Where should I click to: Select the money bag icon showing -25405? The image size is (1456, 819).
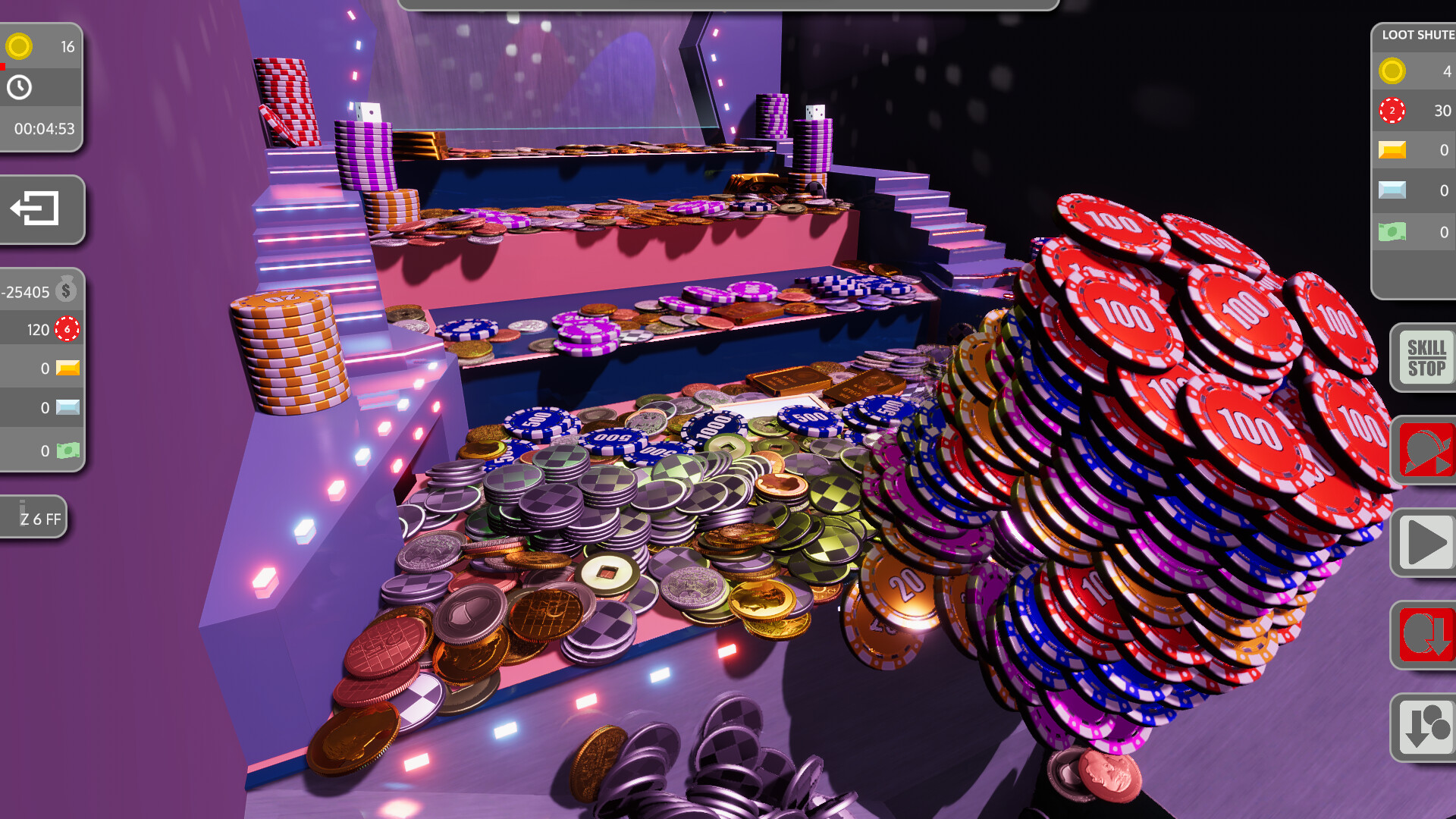coord(68,289)
